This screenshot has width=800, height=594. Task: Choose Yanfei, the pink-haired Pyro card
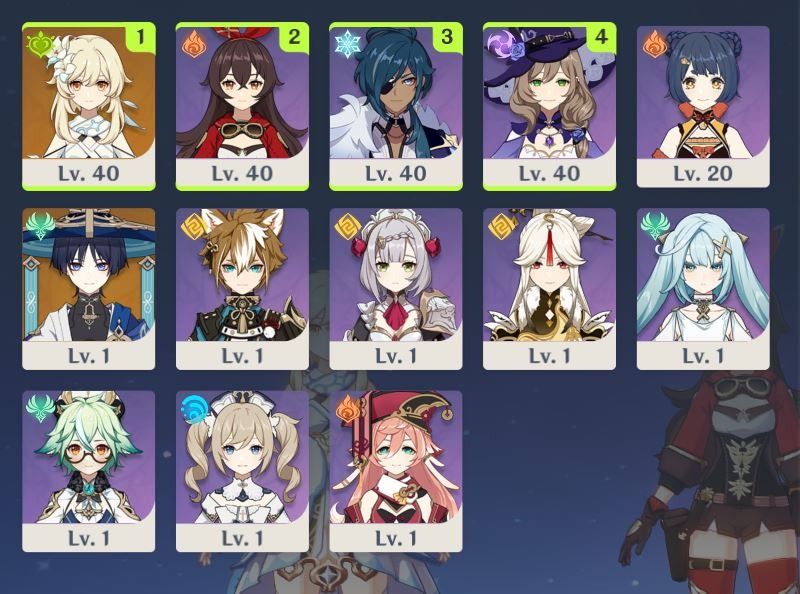[396, 470]
